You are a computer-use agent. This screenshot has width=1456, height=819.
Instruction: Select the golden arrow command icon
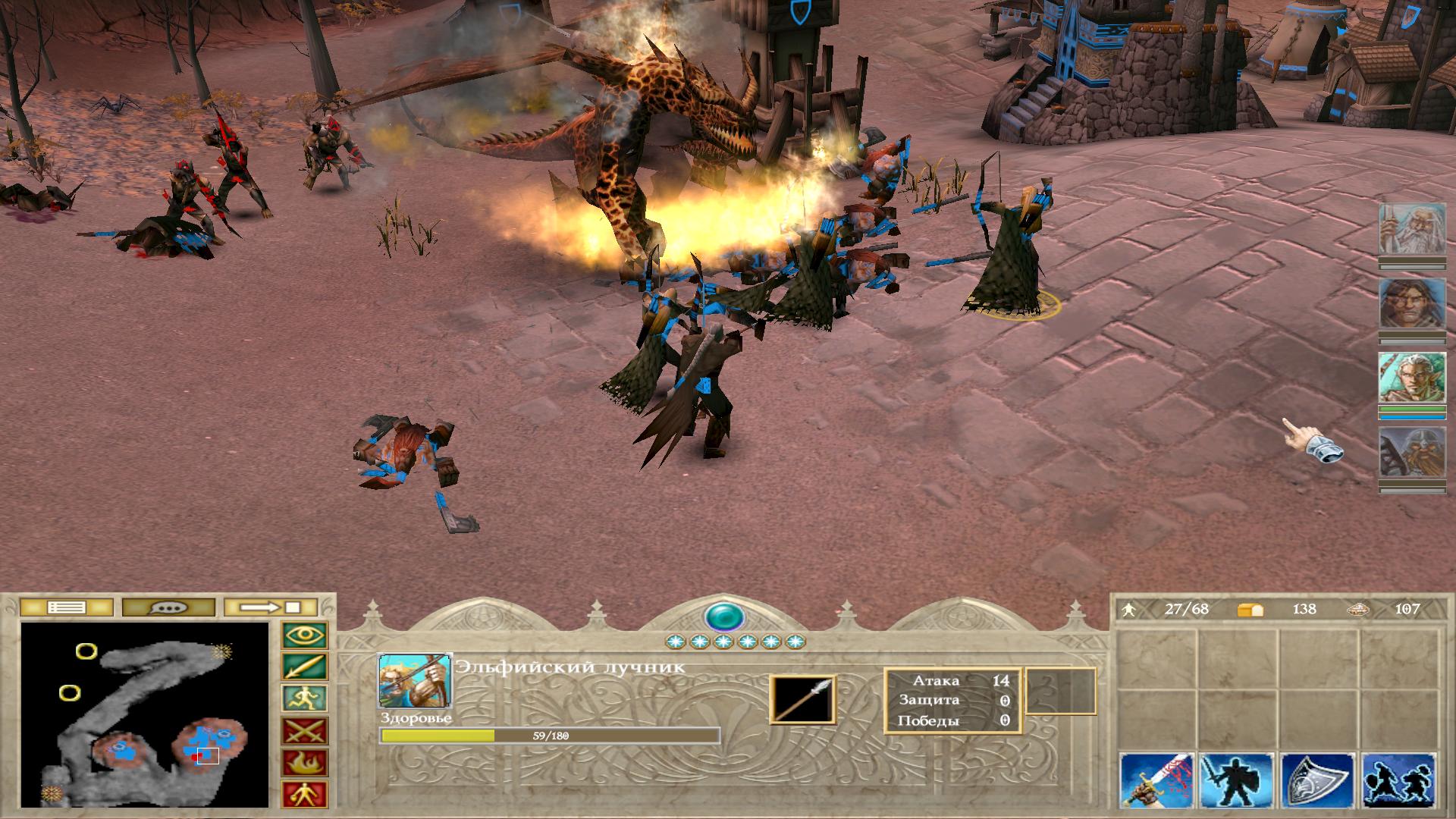pyautogui.click(x=305, y=667)
